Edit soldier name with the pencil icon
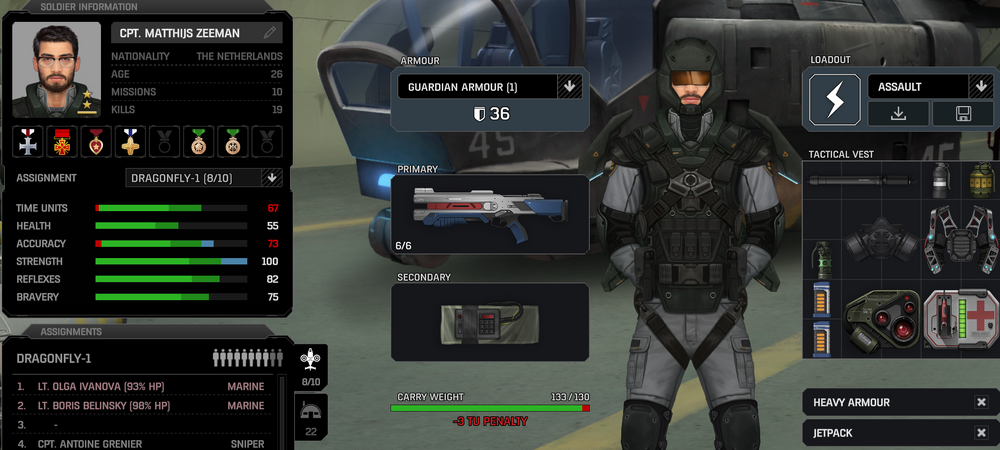This screenshot has width=1000, height=450. [x=269, y=33]
